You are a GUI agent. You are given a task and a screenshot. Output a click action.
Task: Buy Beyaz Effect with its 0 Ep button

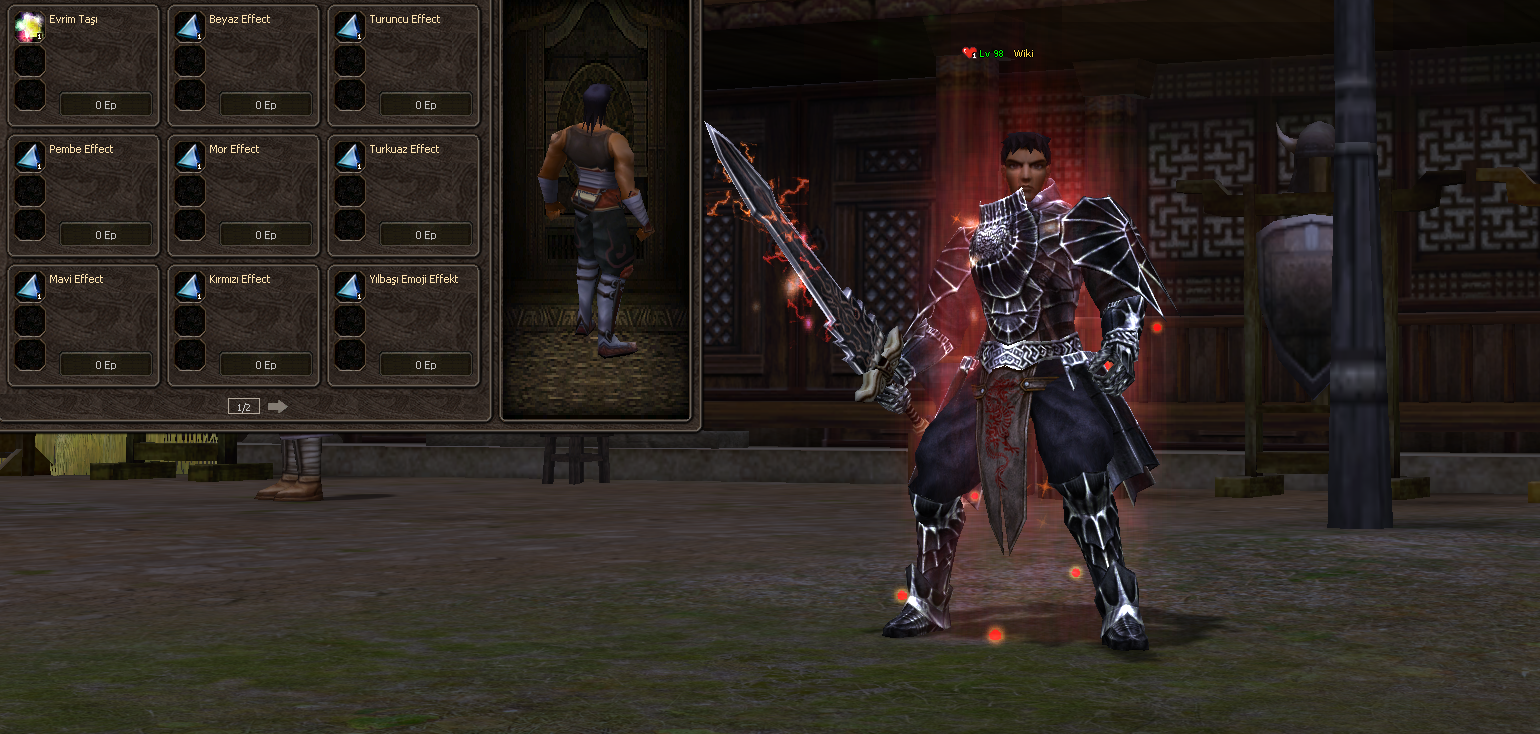point(266,105)
